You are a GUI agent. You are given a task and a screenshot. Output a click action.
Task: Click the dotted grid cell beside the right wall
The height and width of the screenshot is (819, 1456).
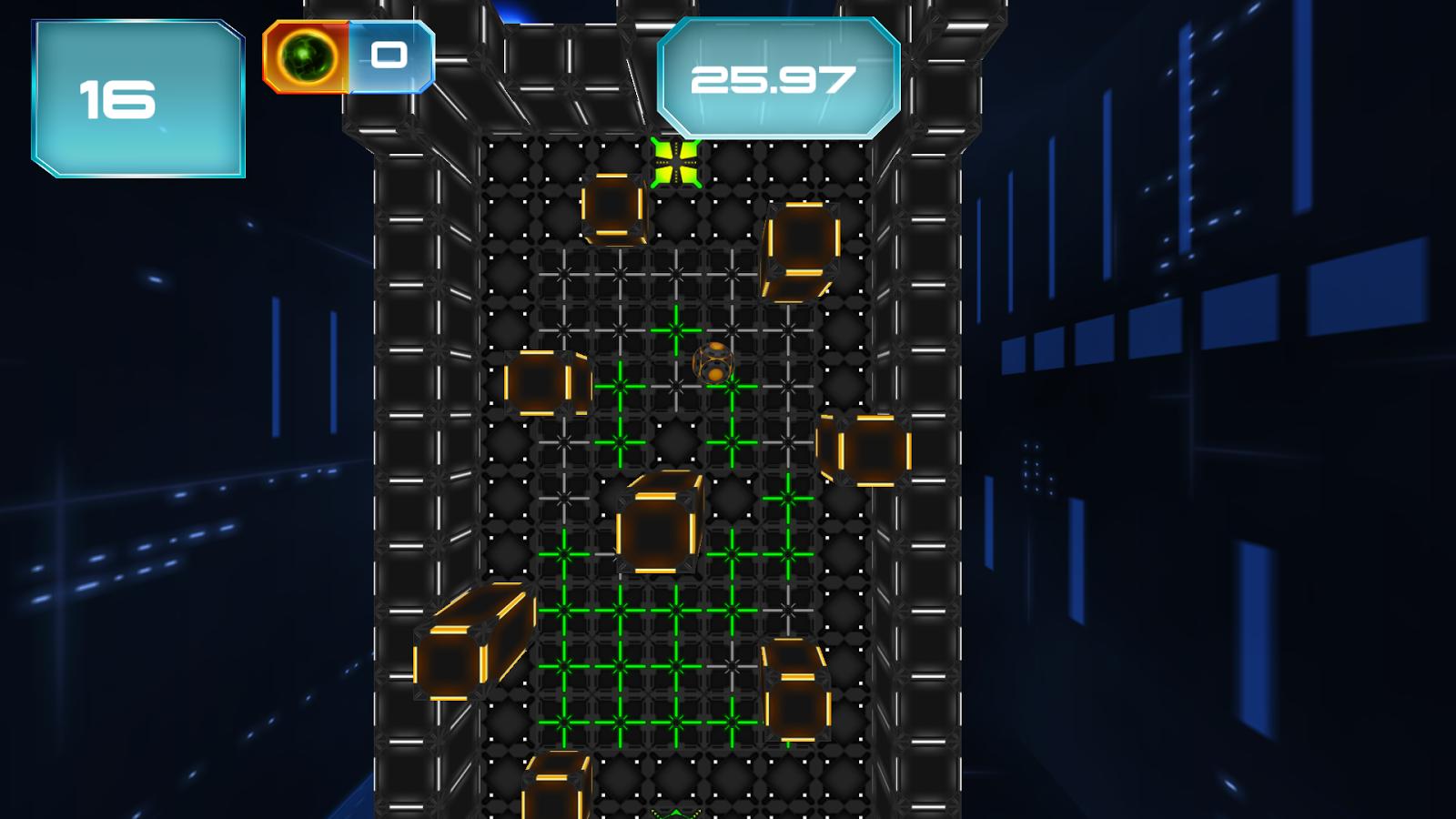coord(846,555)
